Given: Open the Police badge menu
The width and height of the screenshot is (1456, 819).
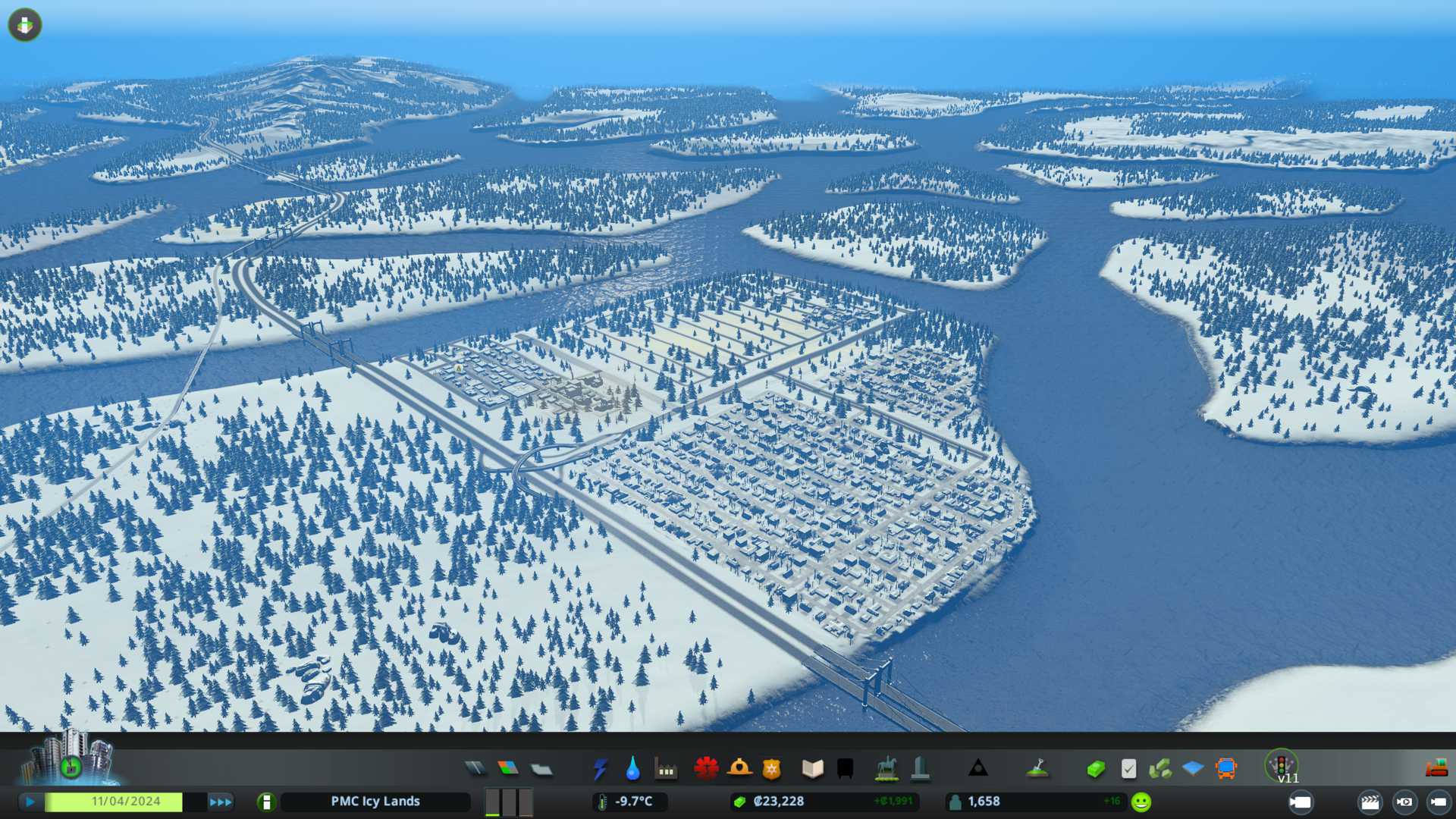Looking at the screenshot, I should click(772, 769).
